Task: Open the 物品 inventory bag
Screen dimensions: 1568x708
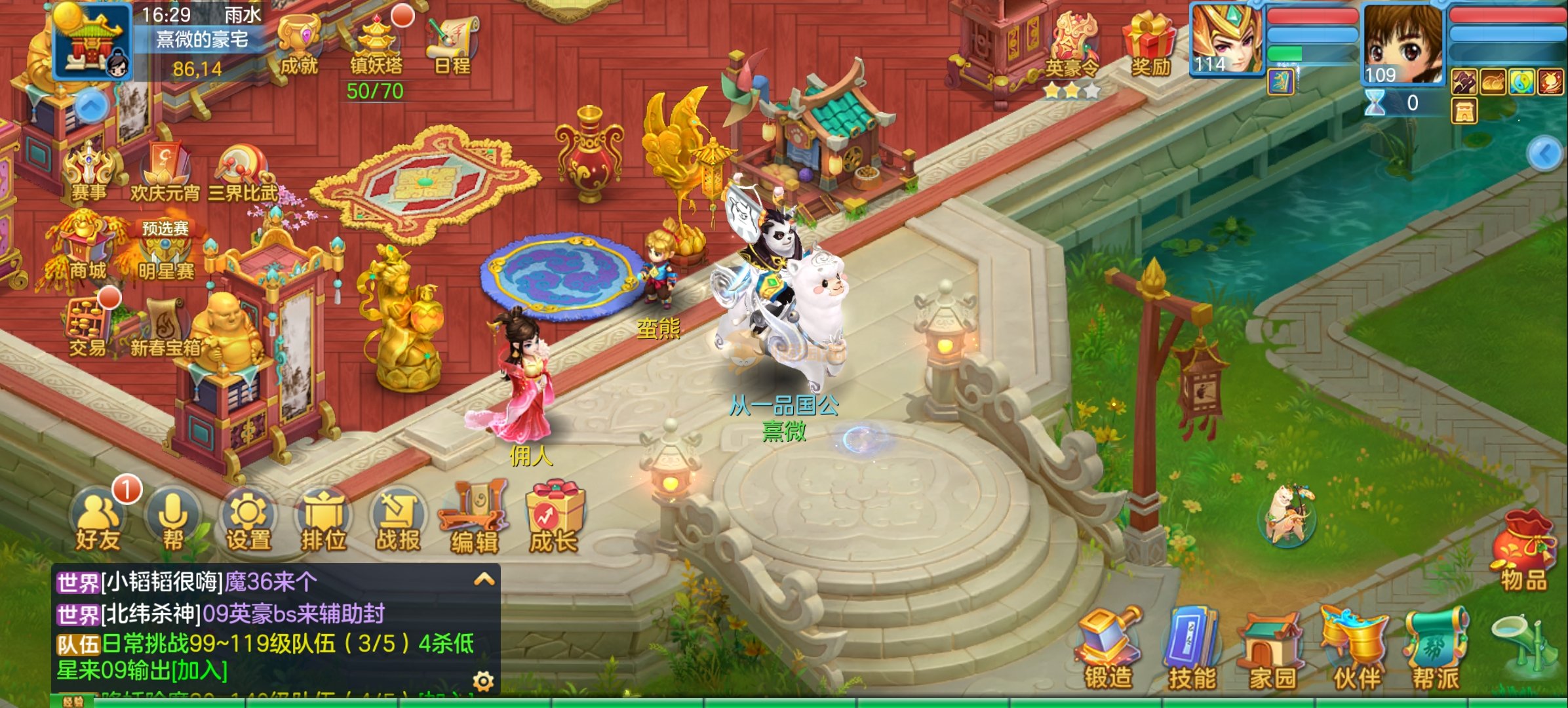Action: click(1523, 551)
